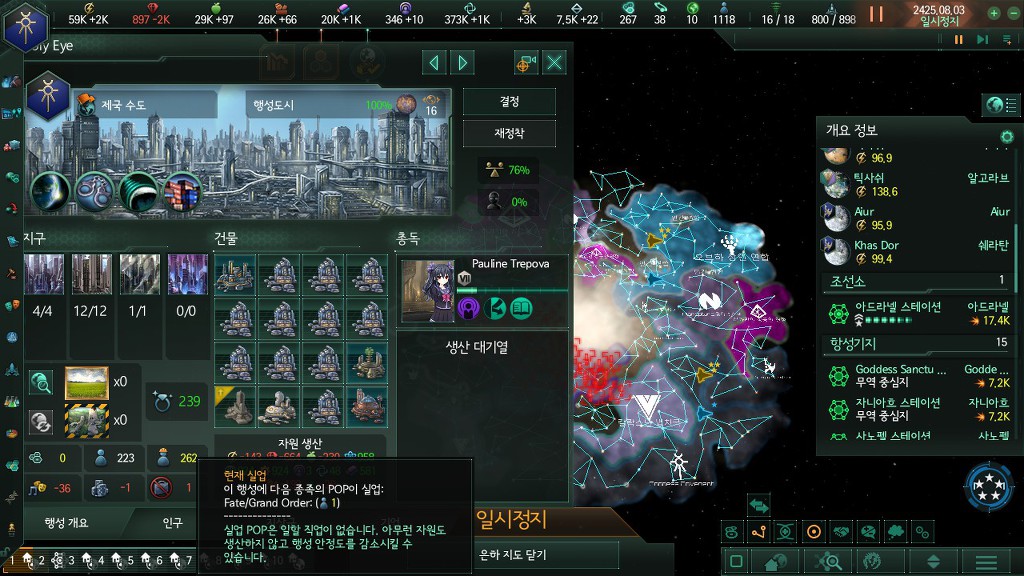
Task: Select the 아드라벨 스테이션 shipyard in the outliner
Action: click(897, 307)
